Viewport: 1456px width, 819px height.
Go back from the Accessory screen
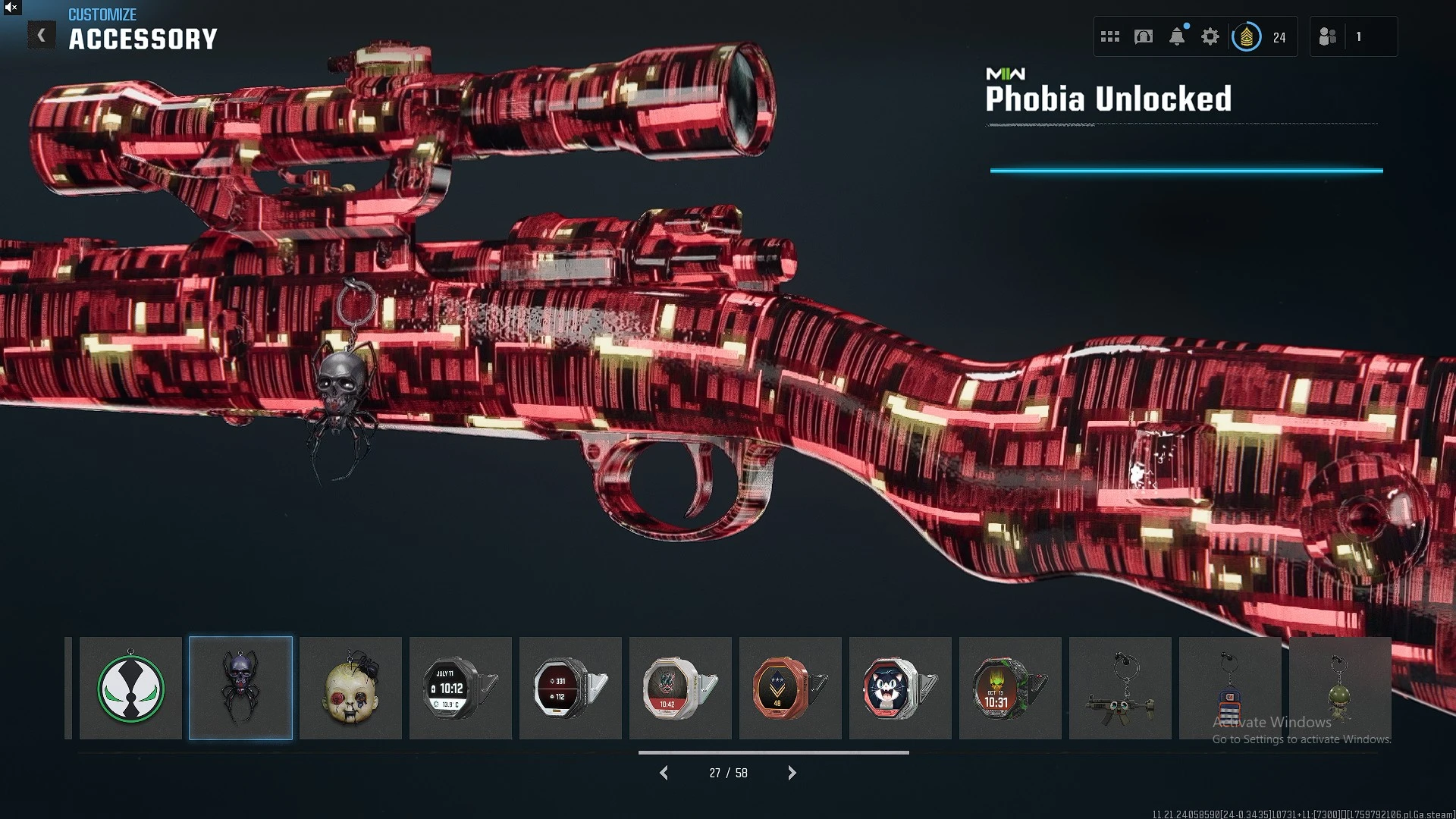pyautogui.click(x=42, y=36)
